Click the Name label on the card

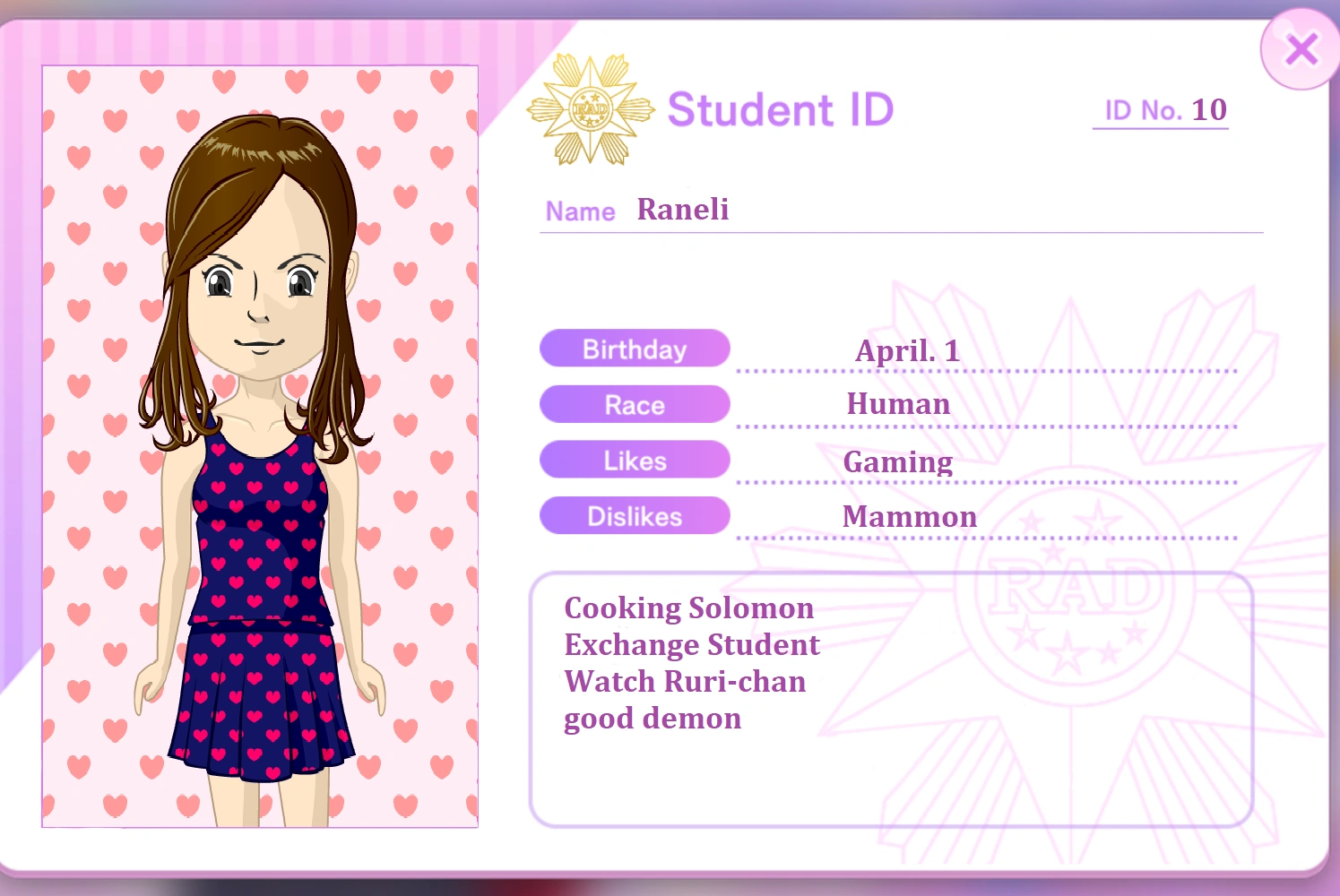579,211
